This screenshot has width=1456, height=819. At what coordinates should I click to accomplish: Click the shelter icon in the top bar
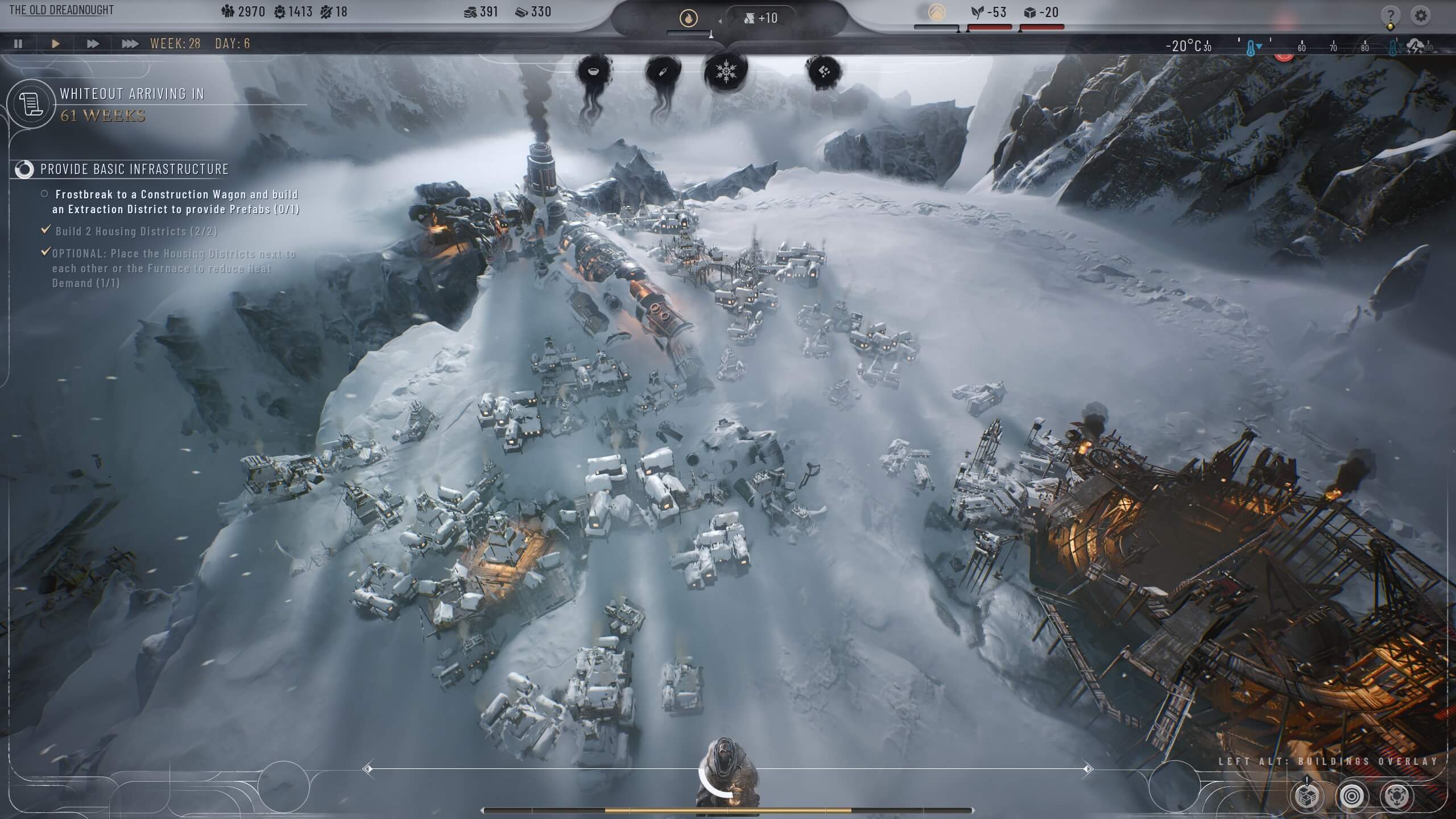(x=936, y=13)
